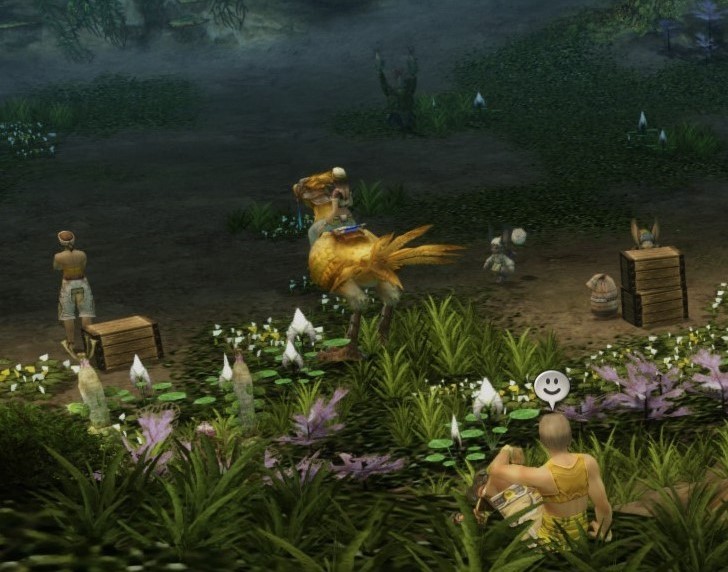Click the smiley face talk bubble icon
Viewport: 728px width, 572px height.
click(x=551, y=387)
